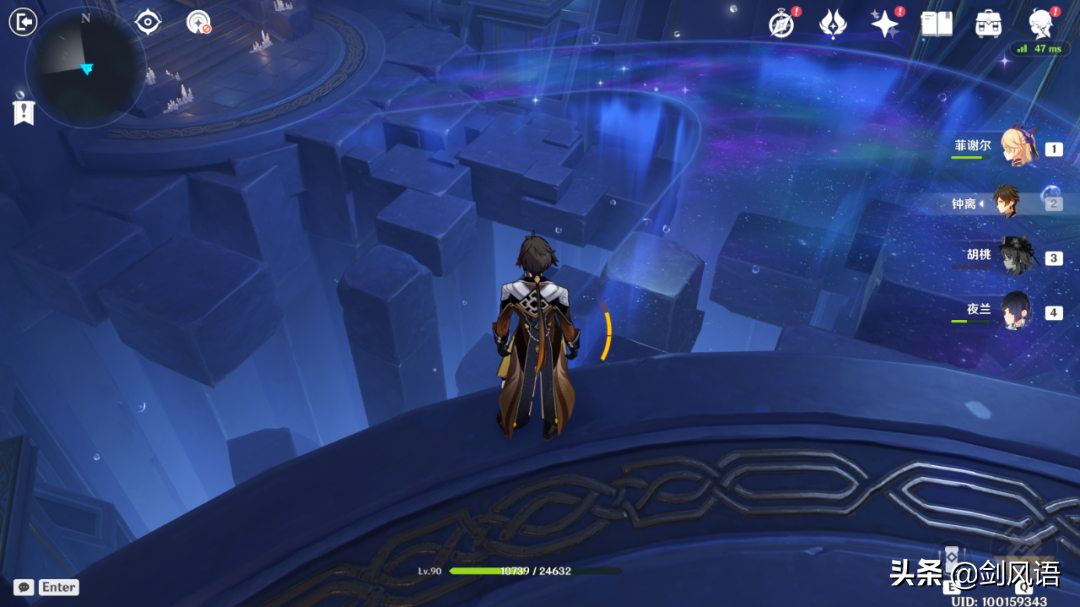Viewport: 1080px width, 607px height.
Task: Open the quest banner with exclamation mark
Action: pos(23,109)
